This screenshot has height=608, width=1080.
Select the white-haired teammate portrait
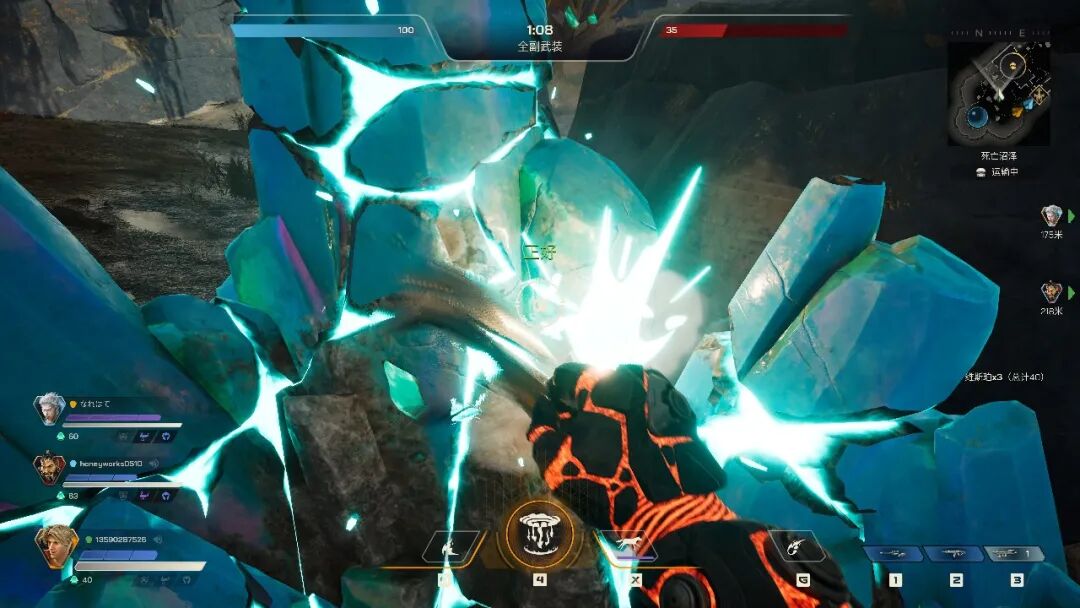pos(49,408)
